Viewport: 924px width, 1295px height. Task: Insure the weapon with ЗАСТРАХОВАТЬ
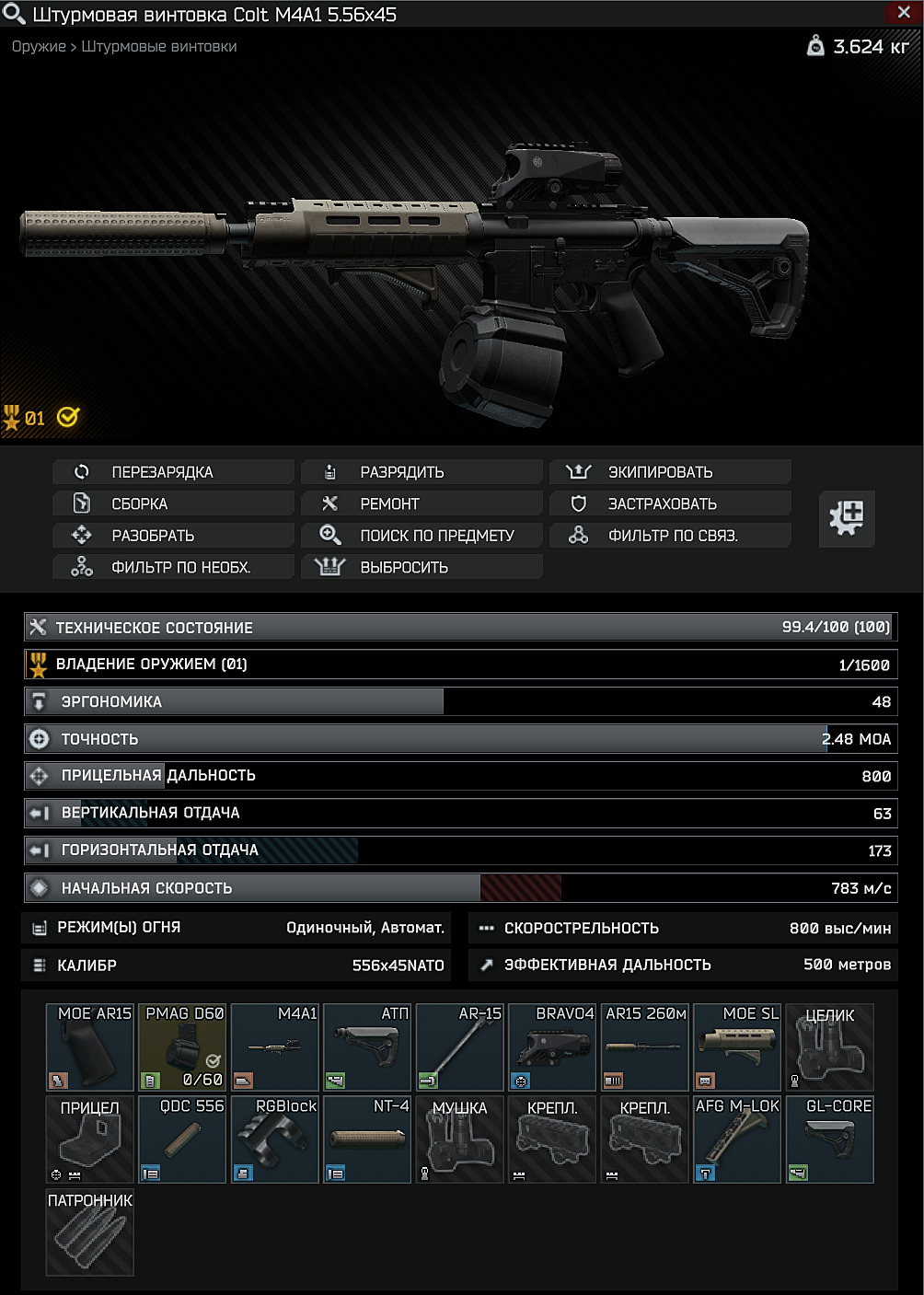[670, 503]
